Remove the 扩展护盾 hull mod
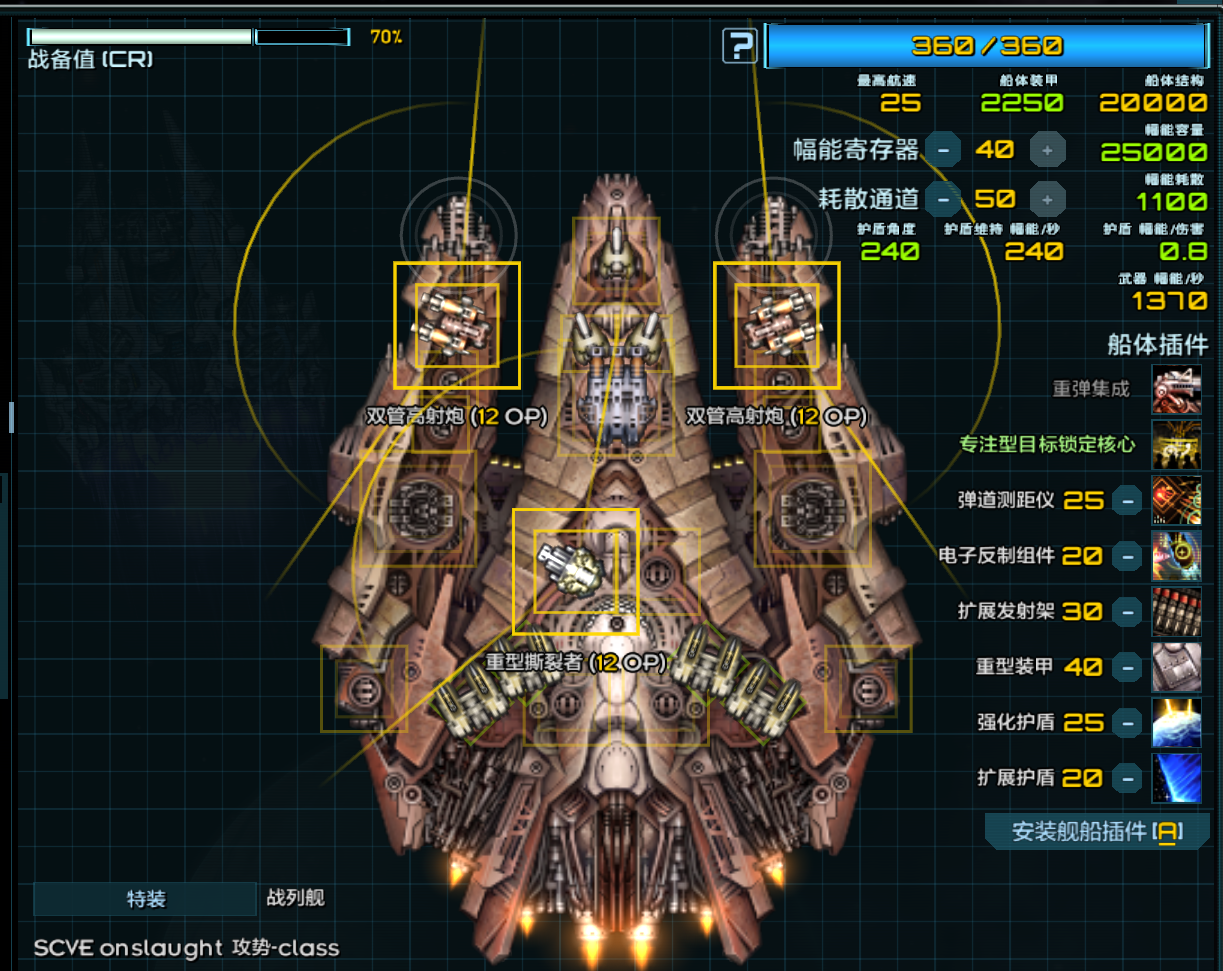 point(1127,778)
